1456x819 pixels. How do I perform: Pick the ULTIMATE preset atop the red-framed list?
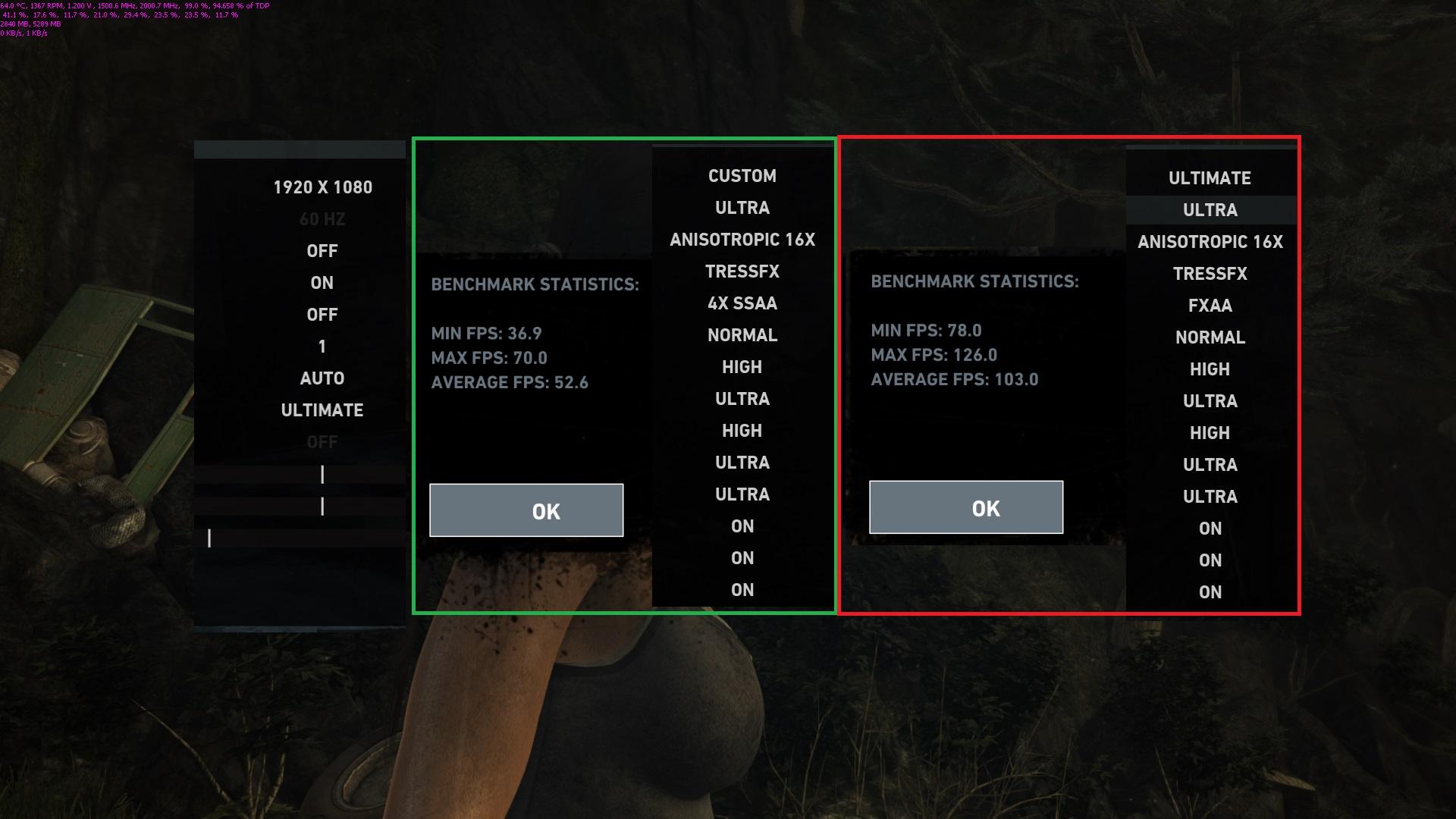pos(1210,178)
